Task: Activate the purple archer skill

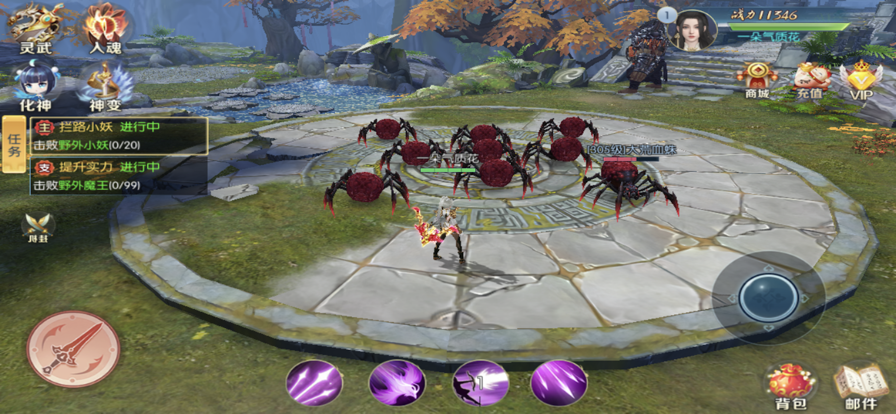Action: pos(477,382)
